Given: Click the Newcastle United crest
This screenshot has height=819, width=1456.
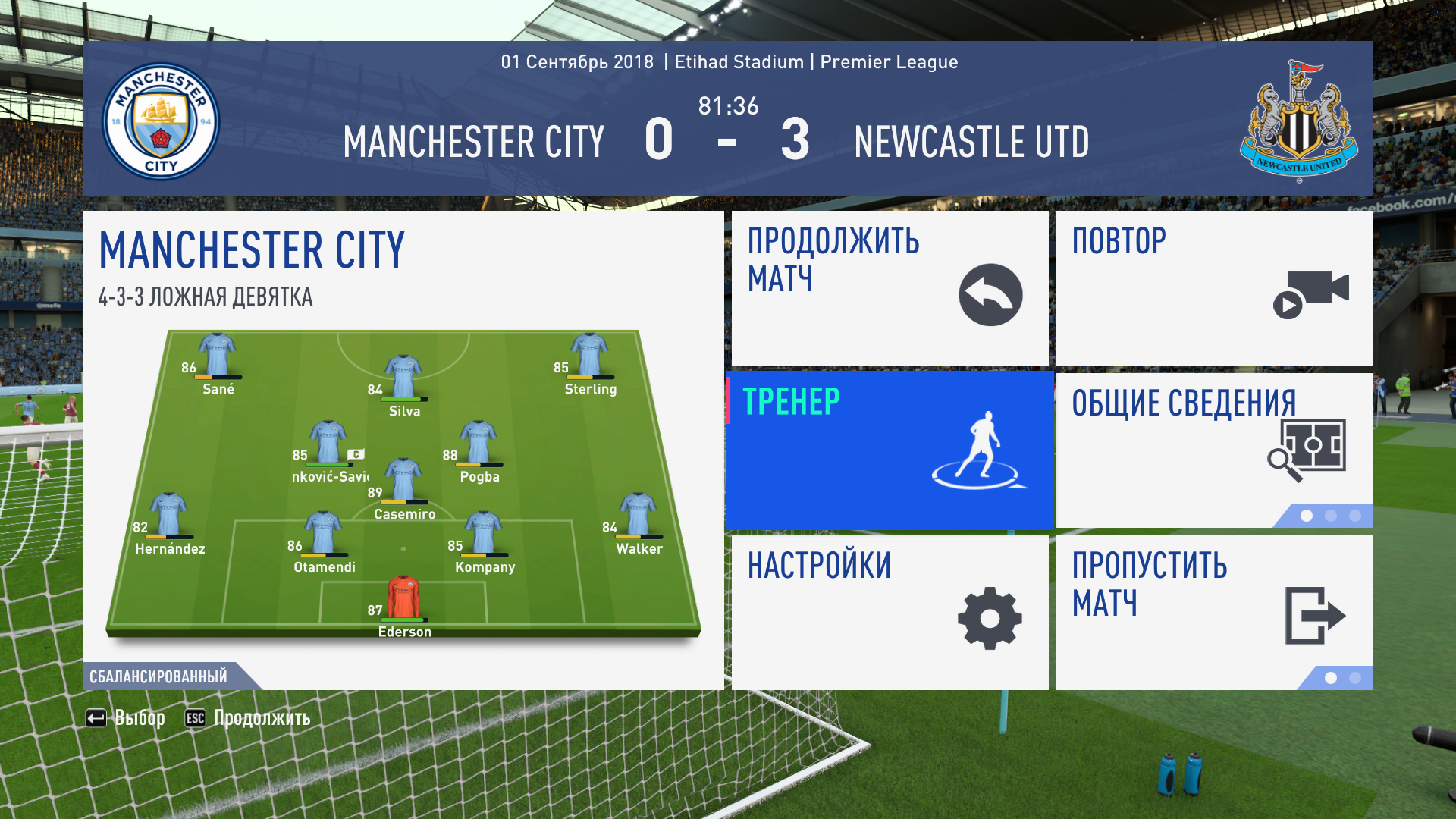Looking at the screenshot, I should (1298, 121).
